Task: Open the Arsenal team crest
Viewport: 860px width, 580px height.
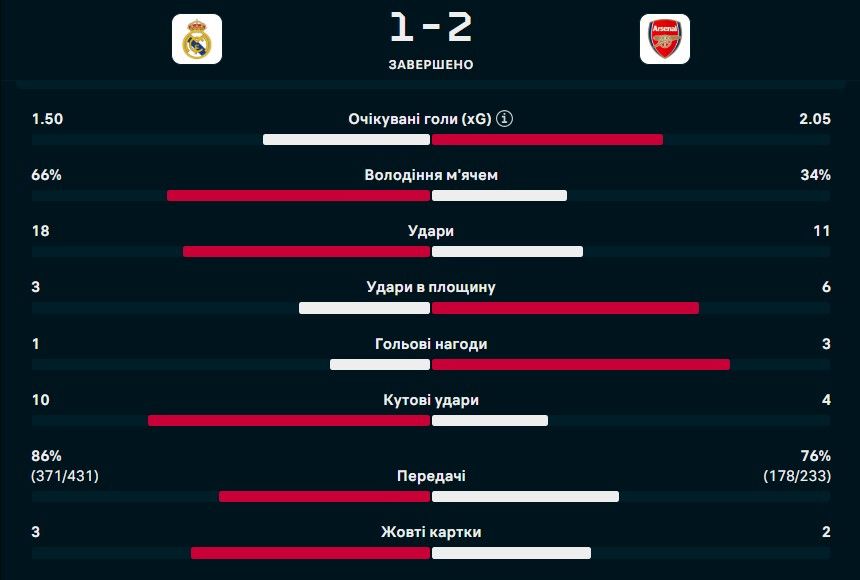Action: [664, 40]
